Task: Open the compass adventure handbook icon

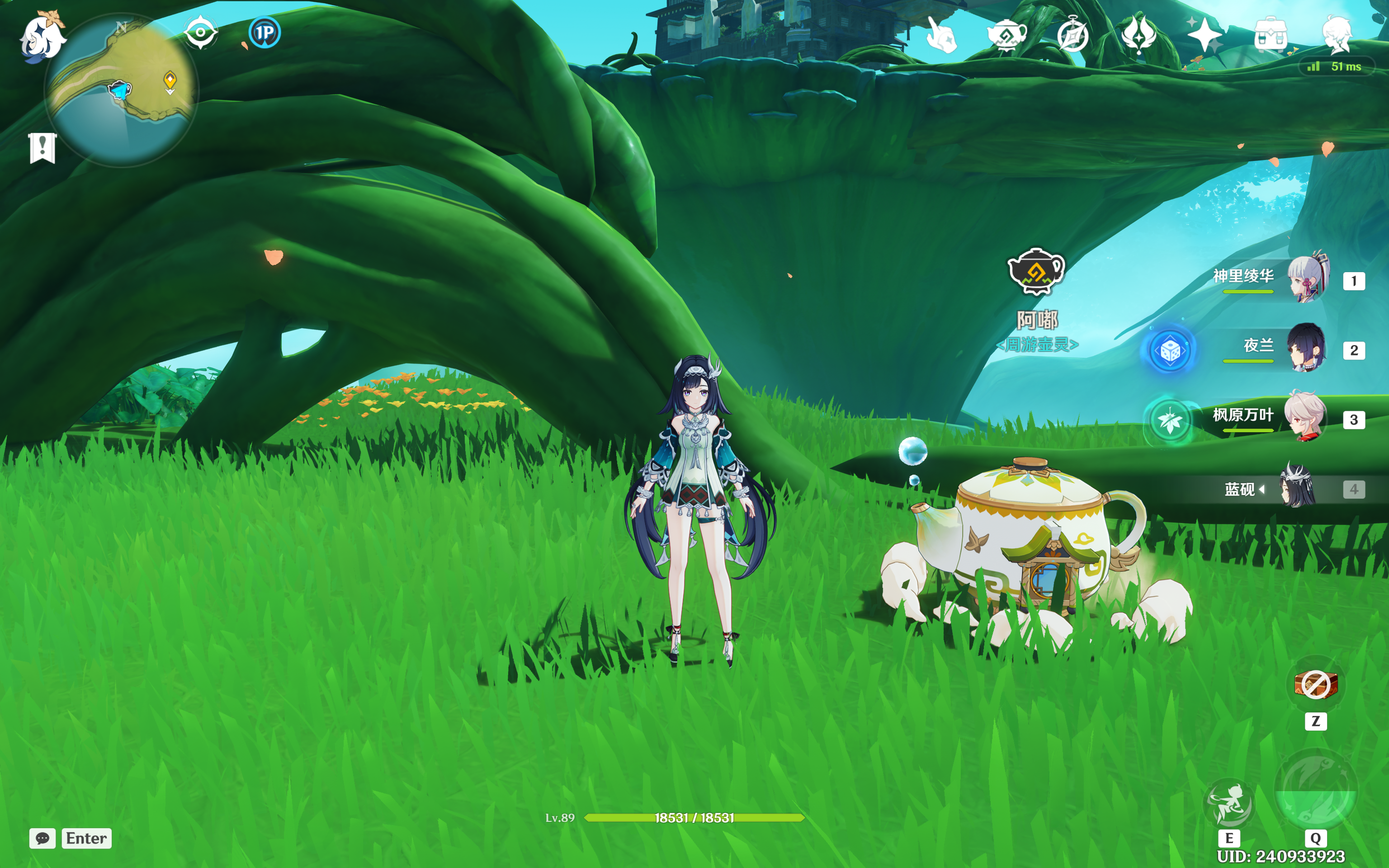Action: (1073, 35)
